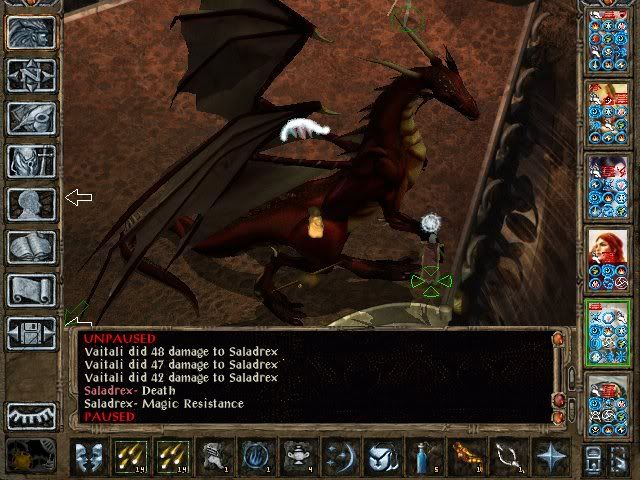
Task: Activate the twin masks talk button
Action: click(90, 456)
